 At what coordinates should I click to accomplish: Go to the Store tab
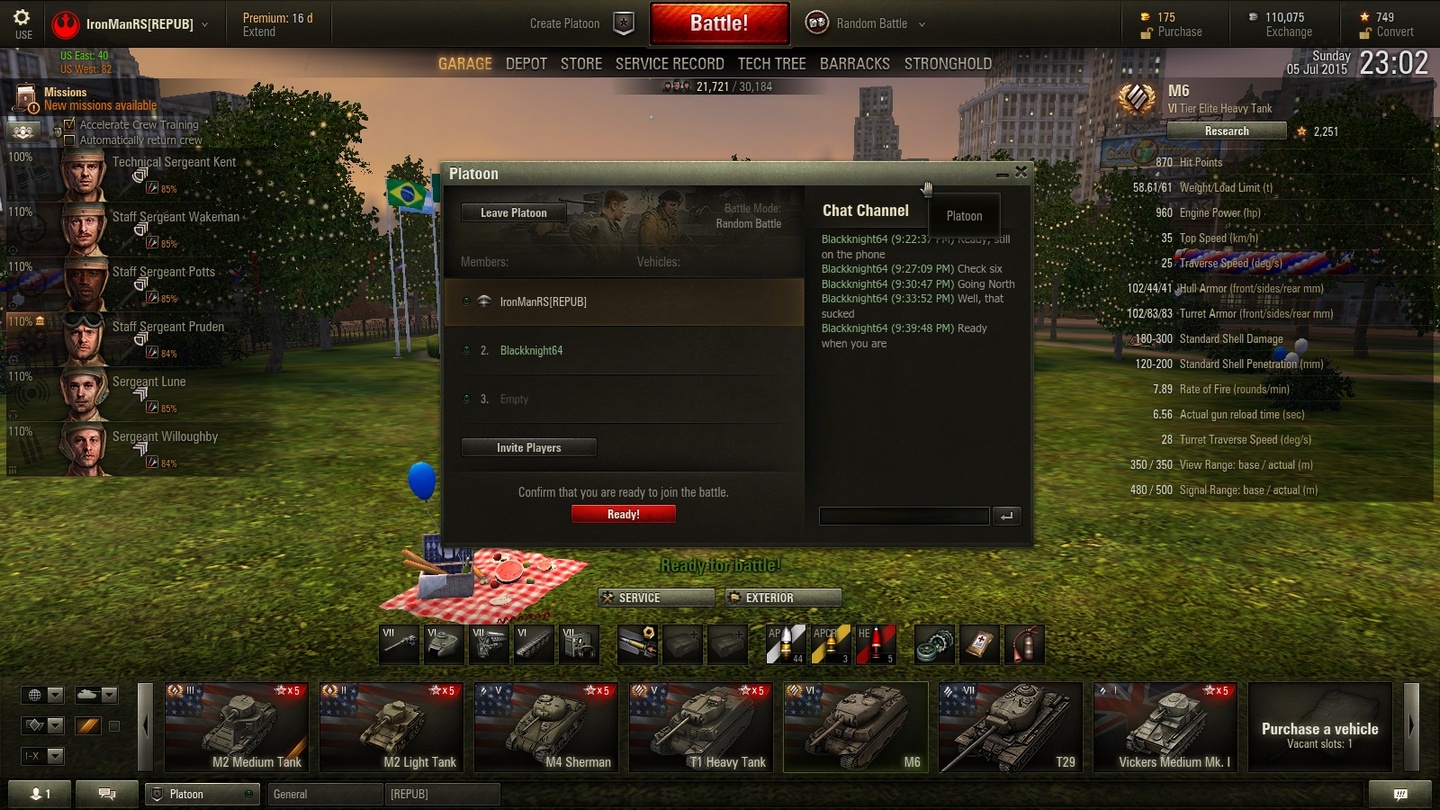[x=581, y=63]
